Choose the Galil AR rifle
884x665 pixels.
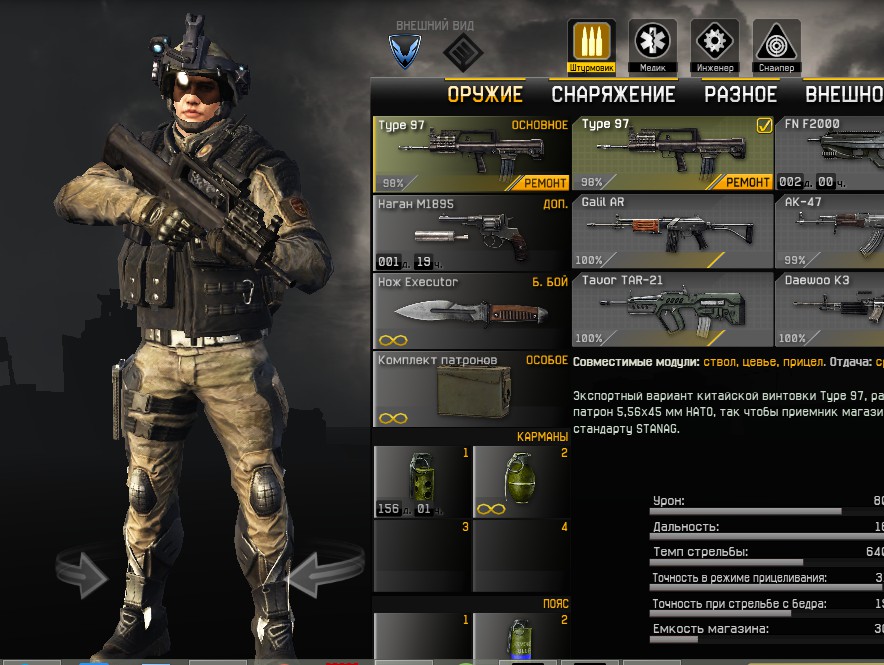click(x=672, y=231)
